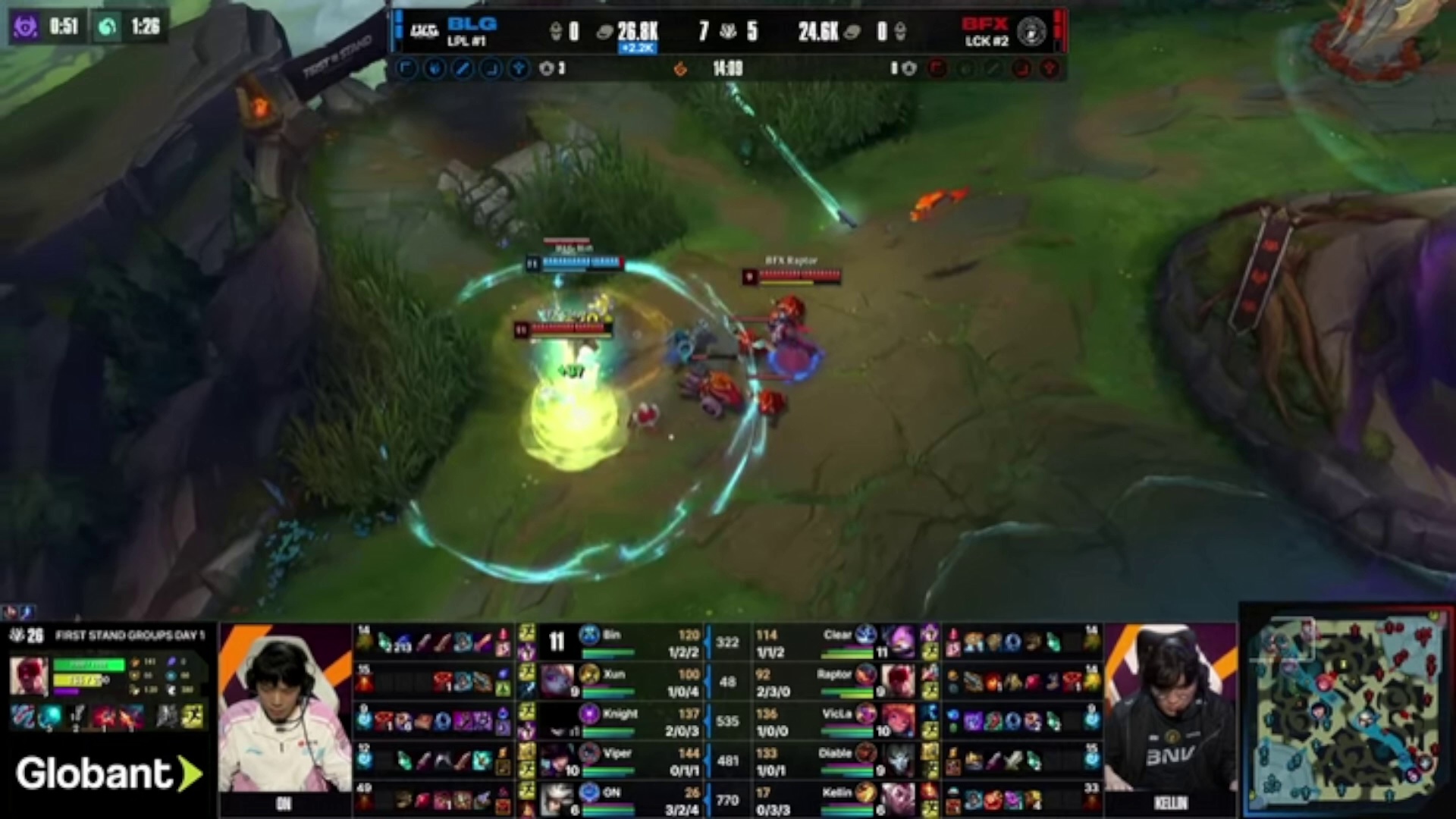Click the purple void grub timer icon
Screen dimensions: 1456x819
(25, 27)
